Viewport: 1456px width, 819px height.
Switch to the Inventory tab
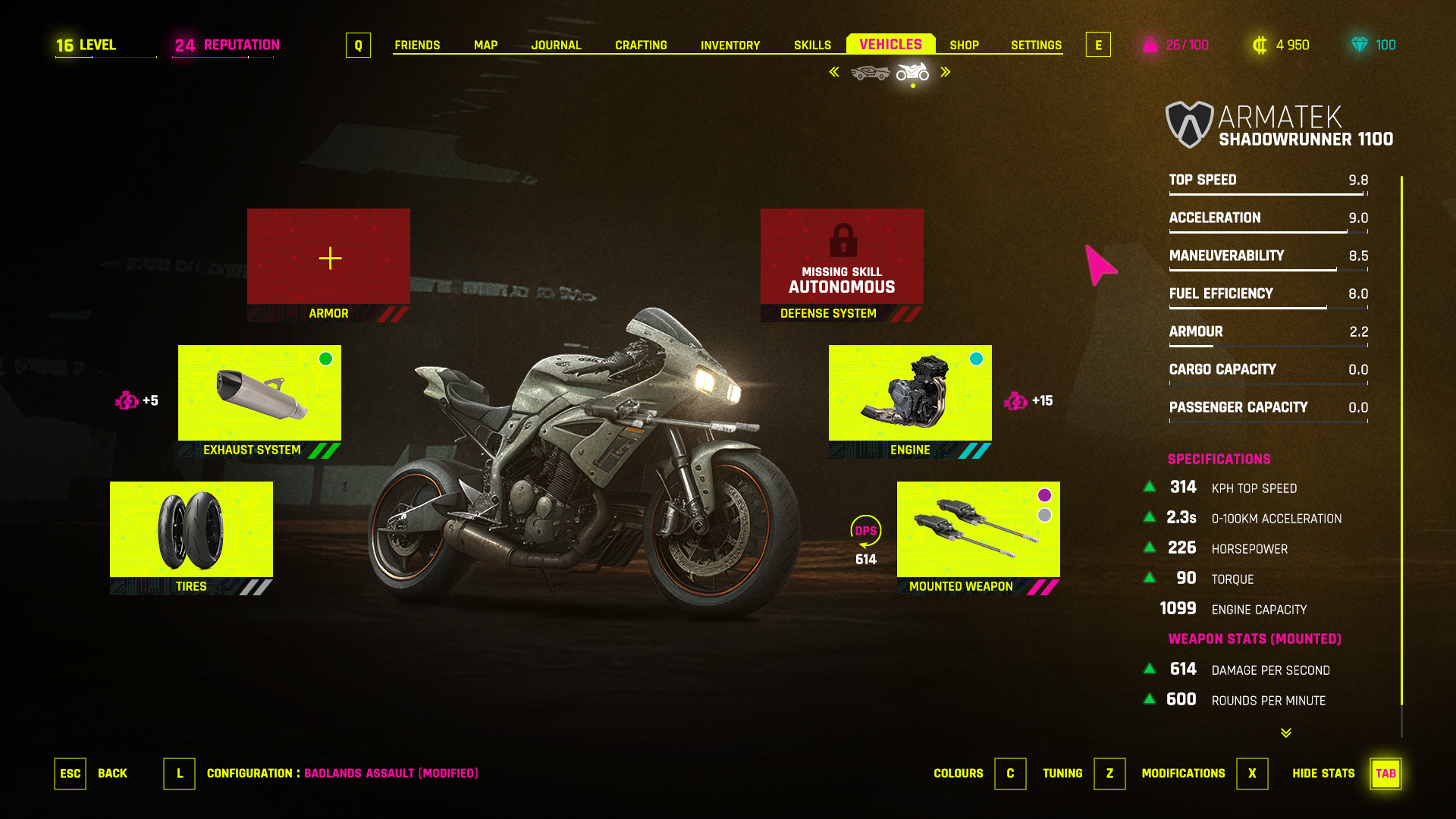730,45
